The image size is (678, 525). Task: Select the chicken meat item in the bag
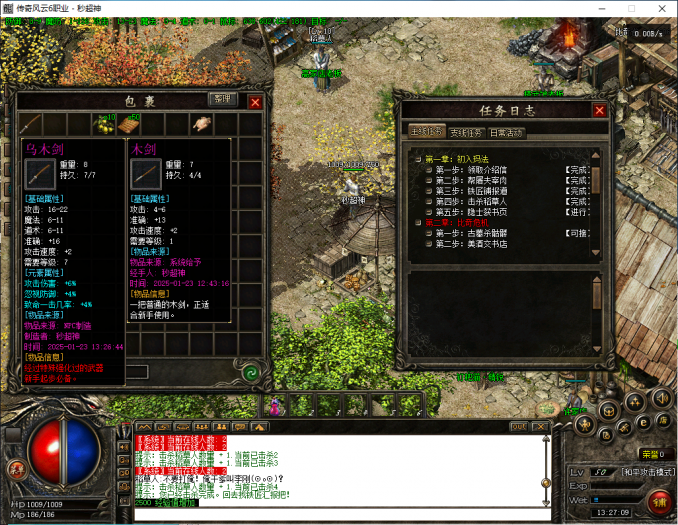pos(202,124)
